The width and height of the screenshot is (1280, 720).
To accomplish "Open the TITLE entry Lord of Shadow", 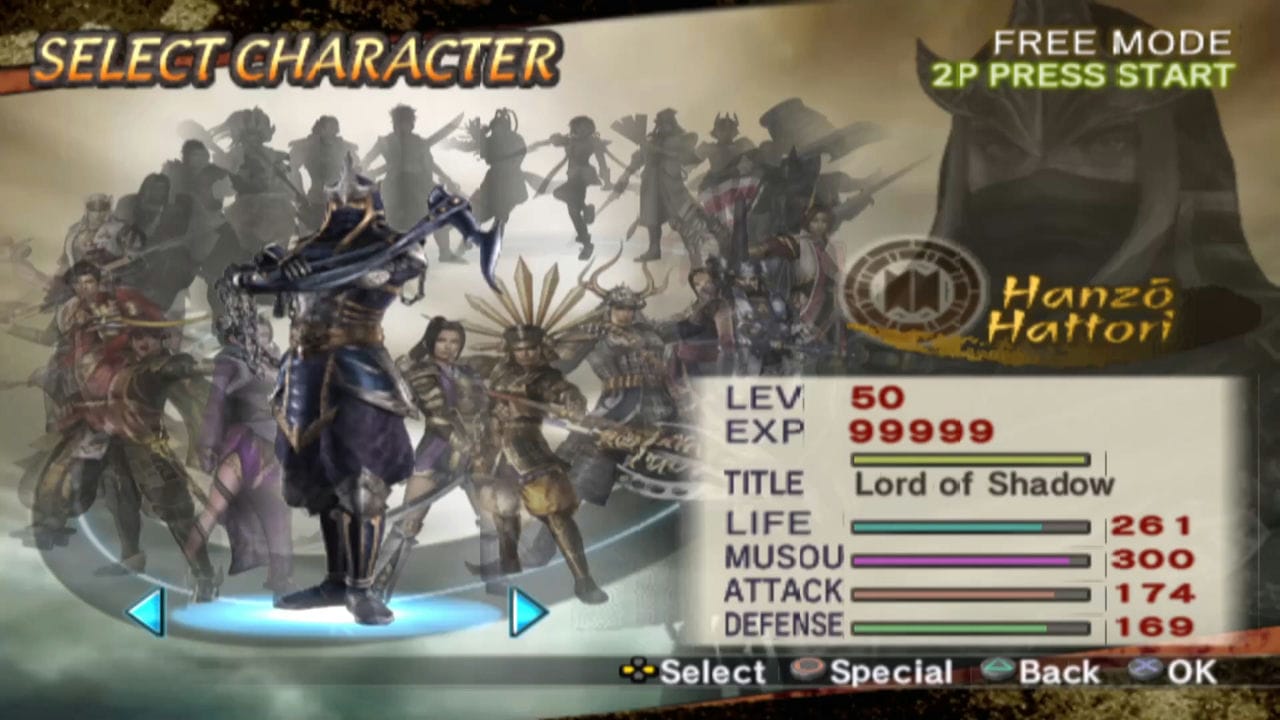I will click(985, 484).
